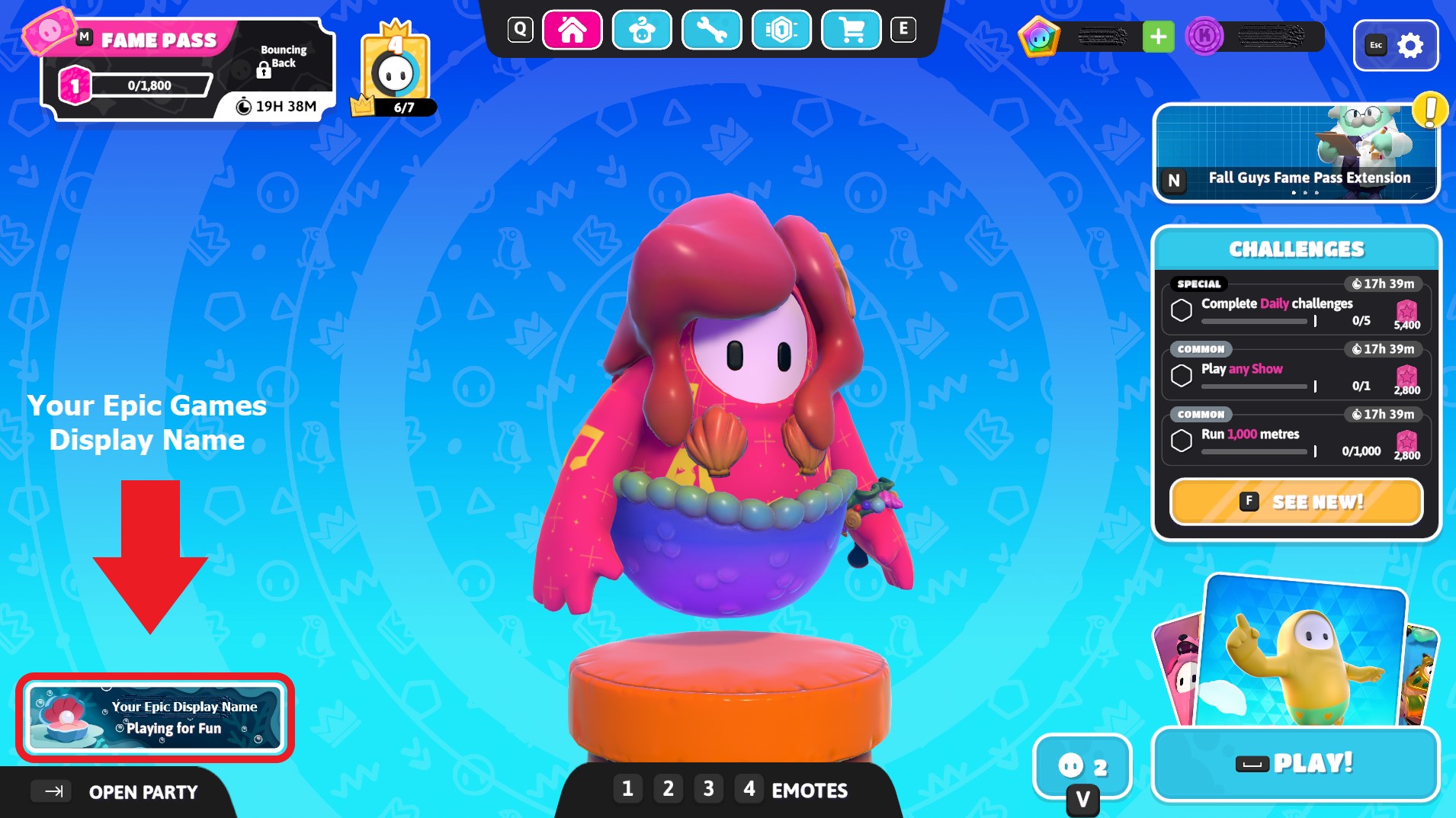Open the Fame Pass panel
Image resolution: width=1456 pixels, height=818 pixels.
pyautogui.click(x=187, y=69)
